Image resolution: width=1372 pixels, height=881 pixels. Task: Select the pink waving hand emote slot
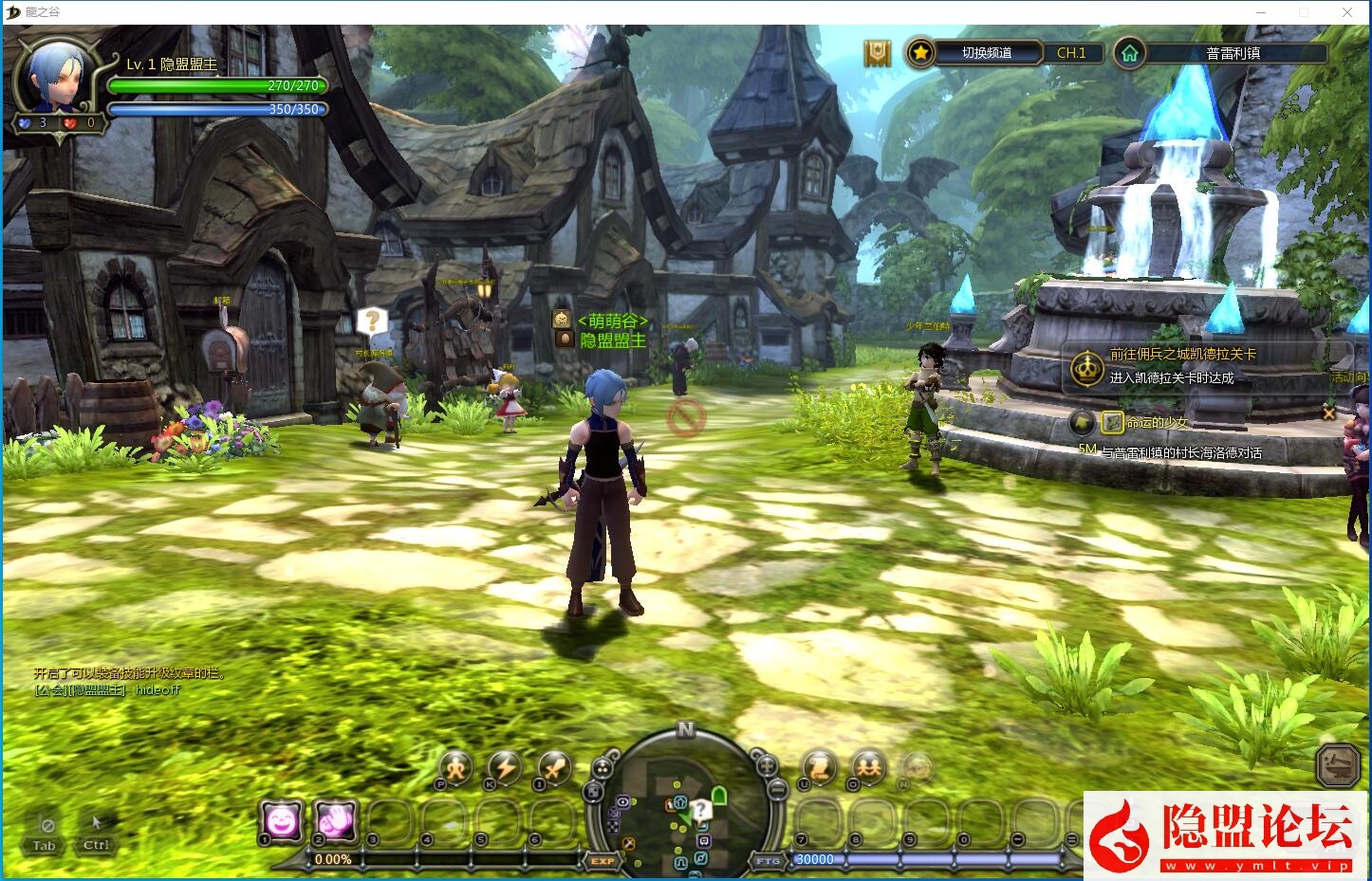[335, 821]
